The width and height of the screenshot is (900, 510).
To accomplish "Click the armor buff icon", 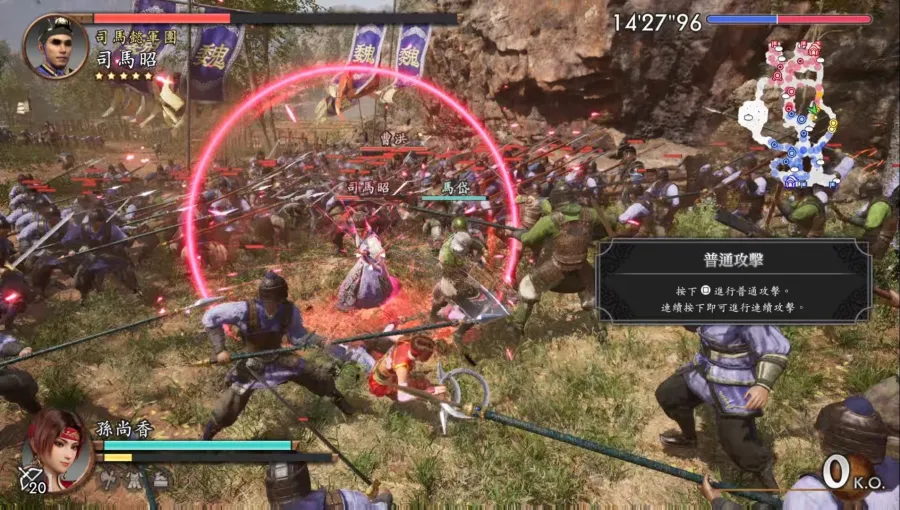I will click(134, 481).
